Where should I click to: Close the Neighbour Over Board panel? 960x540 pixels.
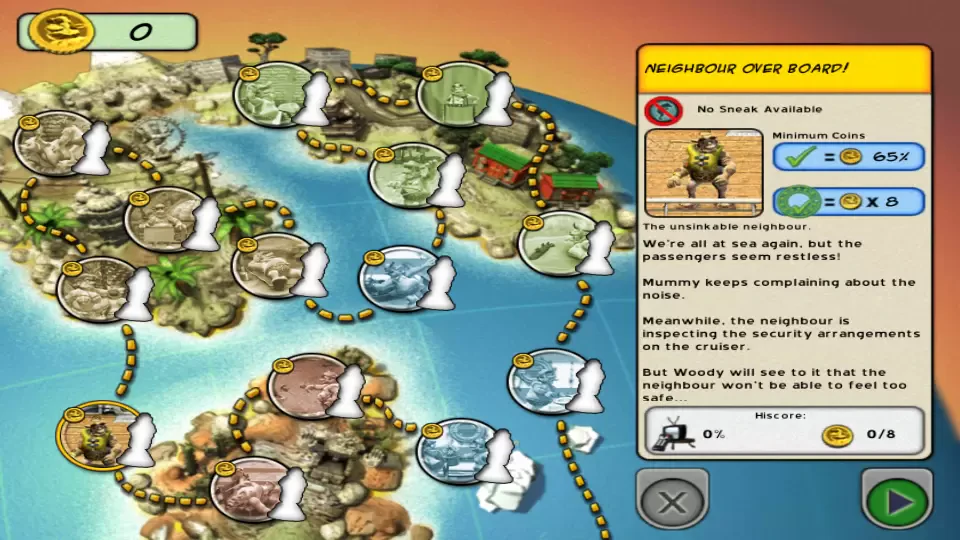point(672,499)
